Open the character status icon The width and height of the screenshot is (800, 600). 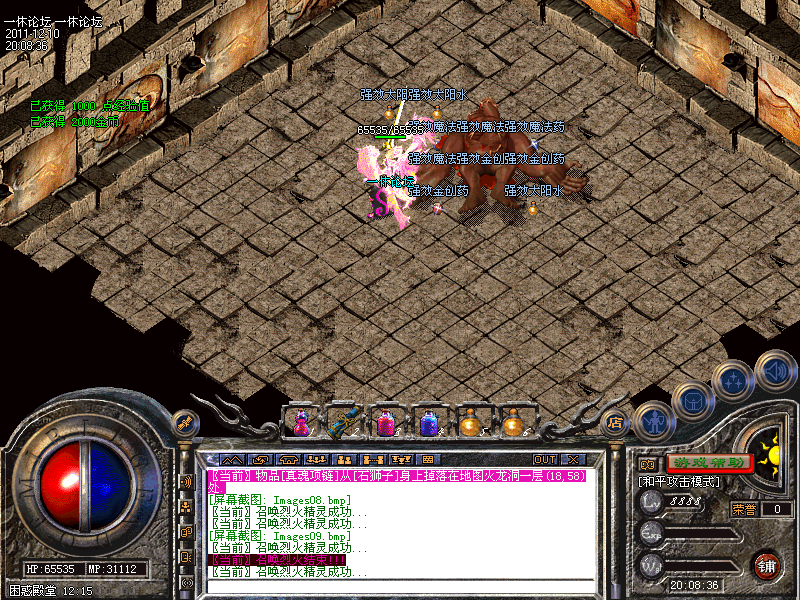pyautogui.click(x=653, y=420)
